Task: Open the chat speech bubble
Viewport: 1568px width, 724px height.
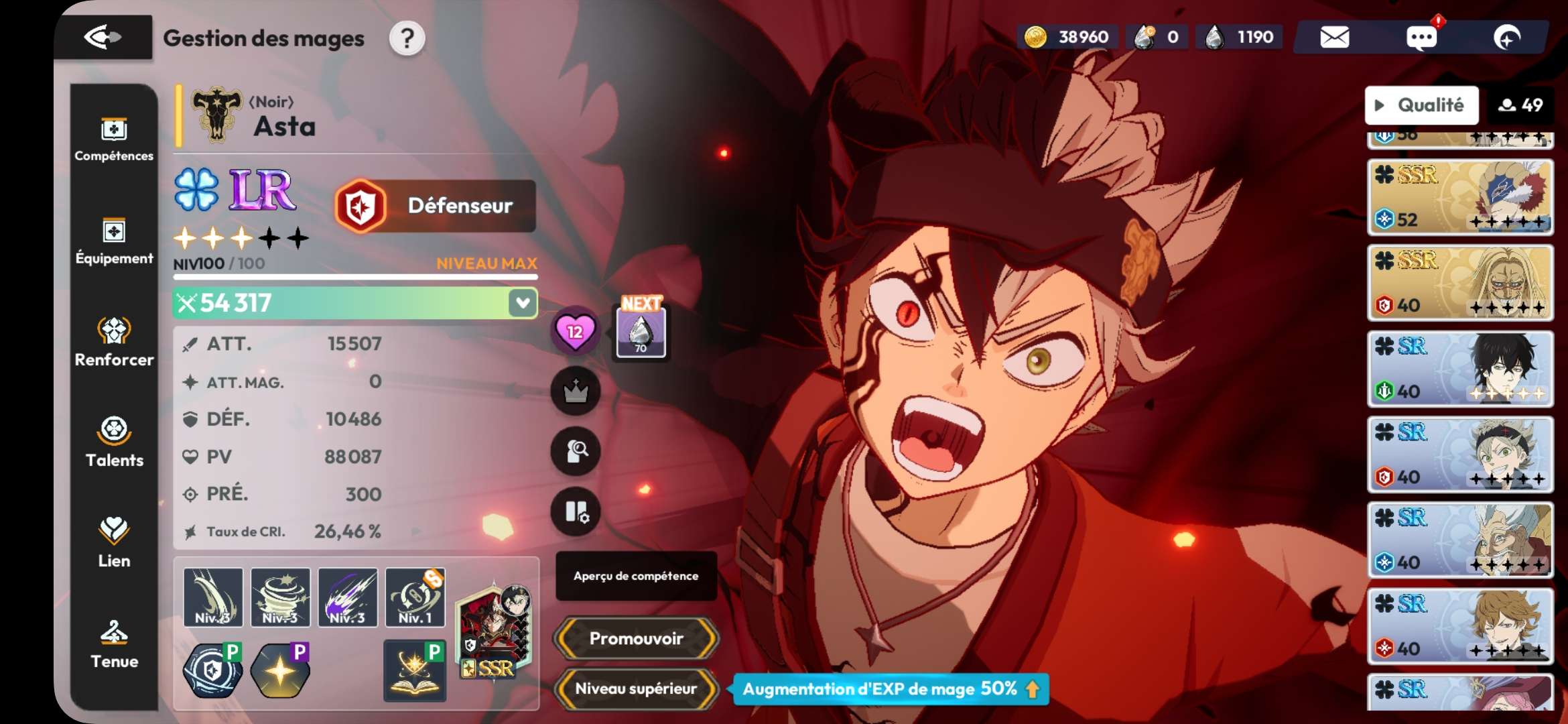Action: tap(1421, 38)
